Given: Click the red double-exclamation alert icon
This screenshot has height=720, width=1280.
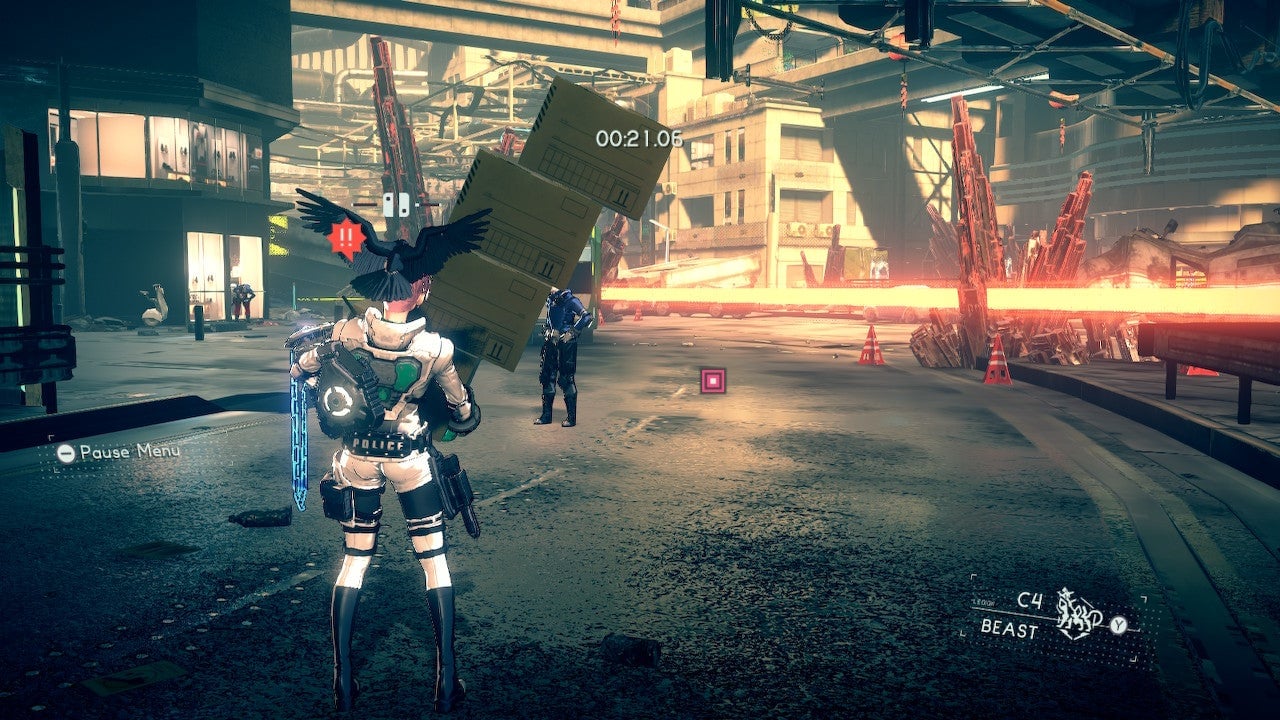Looking at the screenshot, I should pos(347,238).
